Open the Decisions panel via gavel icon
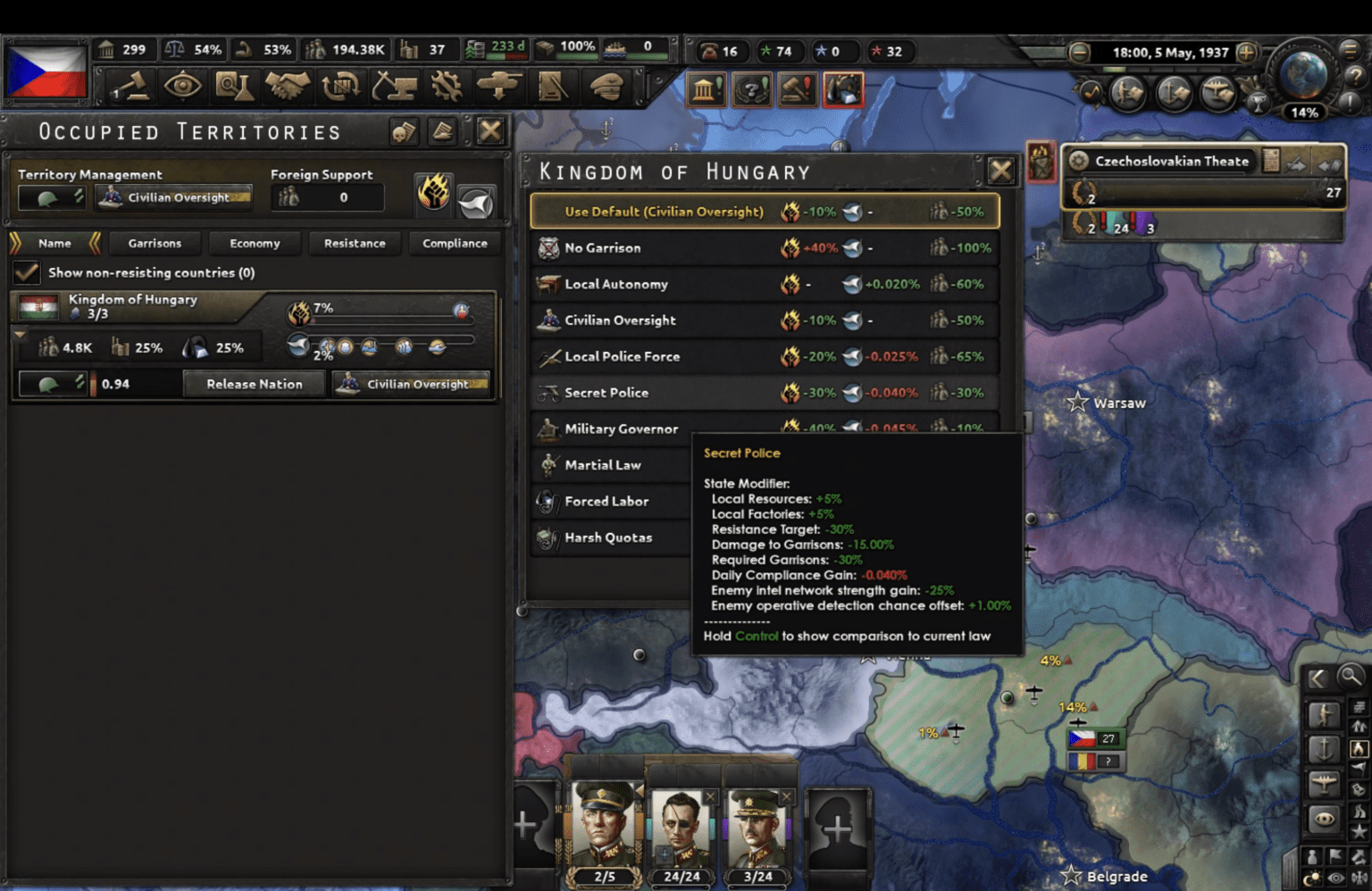 pos(130,87)
